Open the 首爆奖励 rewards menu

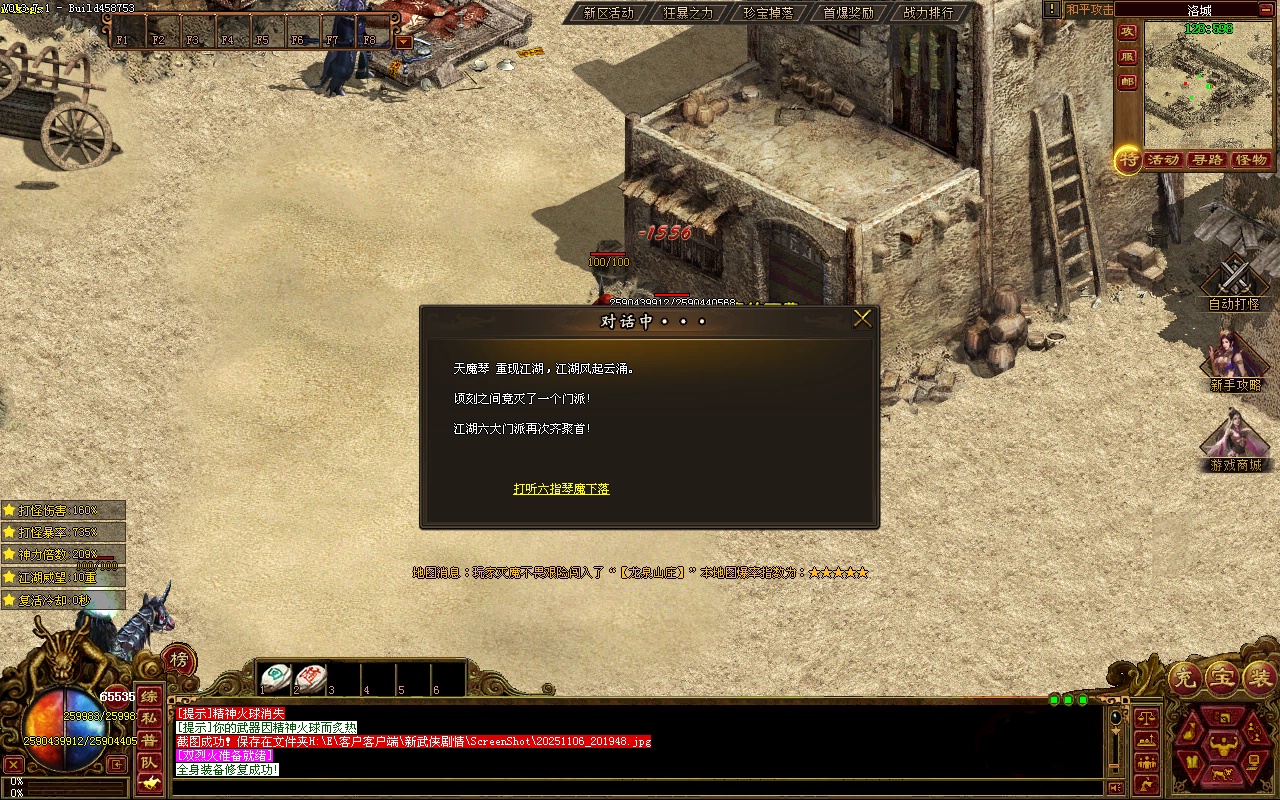848,13
